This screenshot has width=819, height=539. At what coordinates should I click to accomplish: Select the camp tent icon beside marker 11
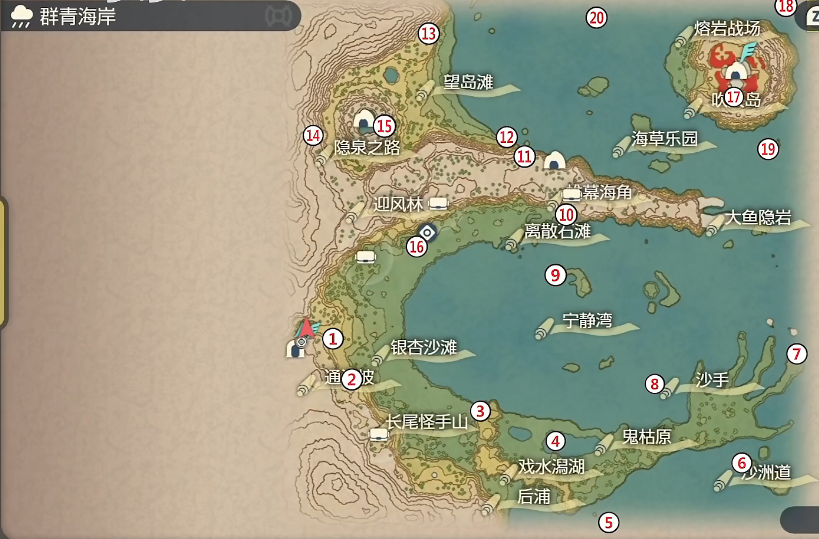pyautogui.click(x=555, y=160)
